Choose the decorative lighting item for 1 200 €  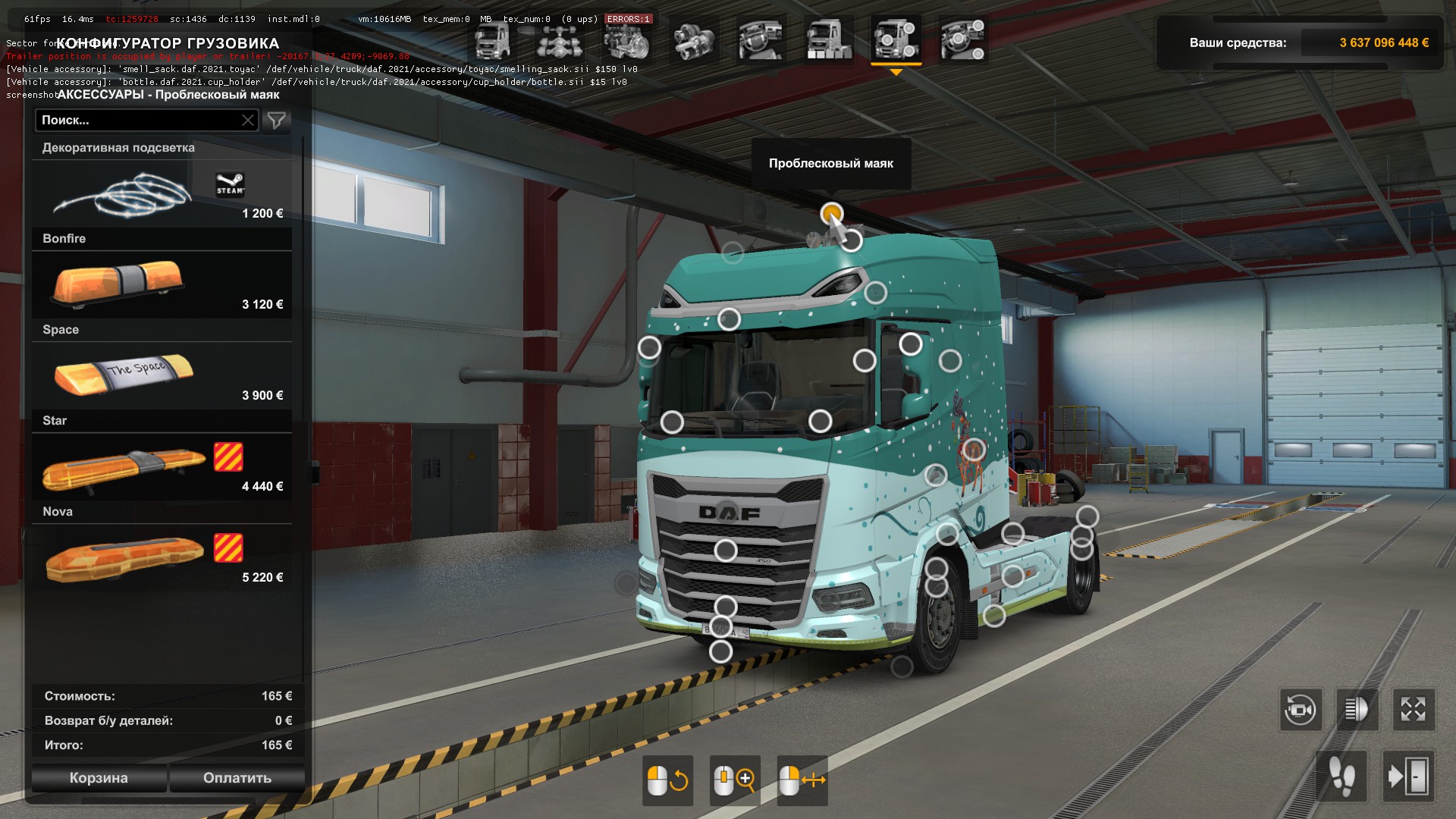click(x=162, y=194)
